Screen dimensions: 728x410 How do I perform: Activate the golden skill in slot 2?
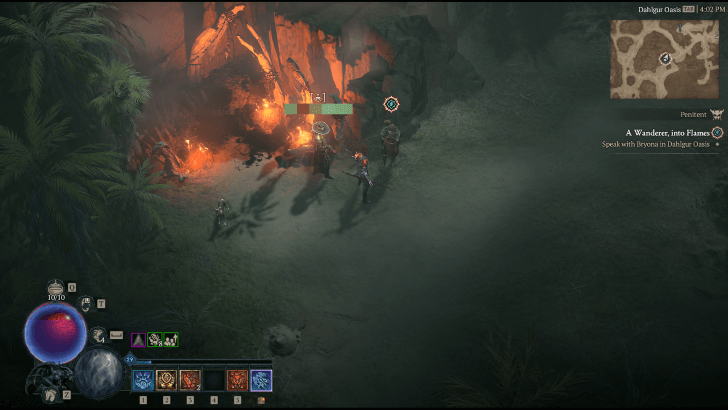coord(166,380)
